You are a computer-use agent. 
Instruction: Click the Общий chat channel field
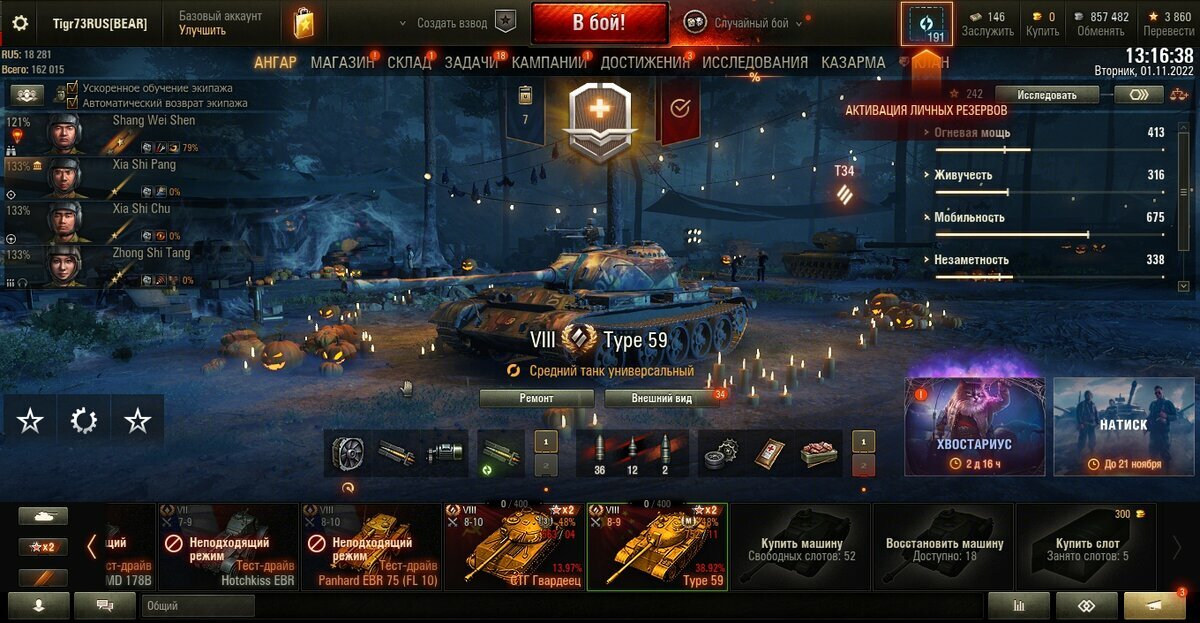(x=198, y=606)
